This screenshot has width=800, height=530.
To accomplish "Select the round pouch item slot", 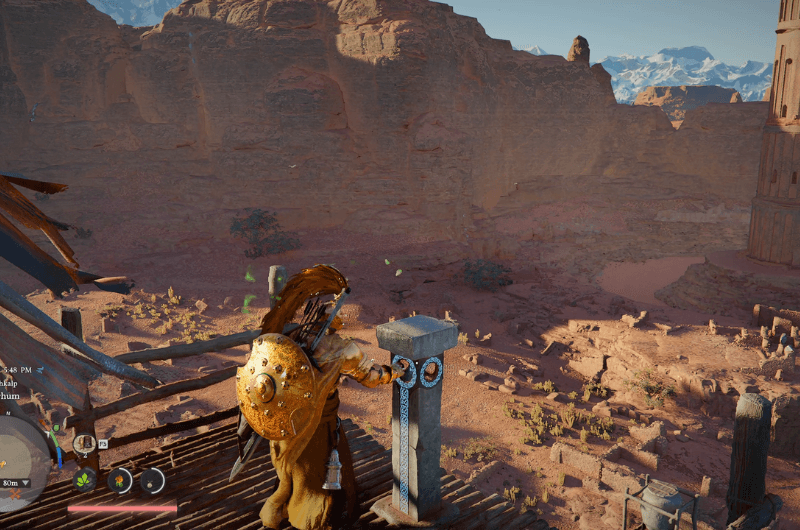I will (152, 480).
